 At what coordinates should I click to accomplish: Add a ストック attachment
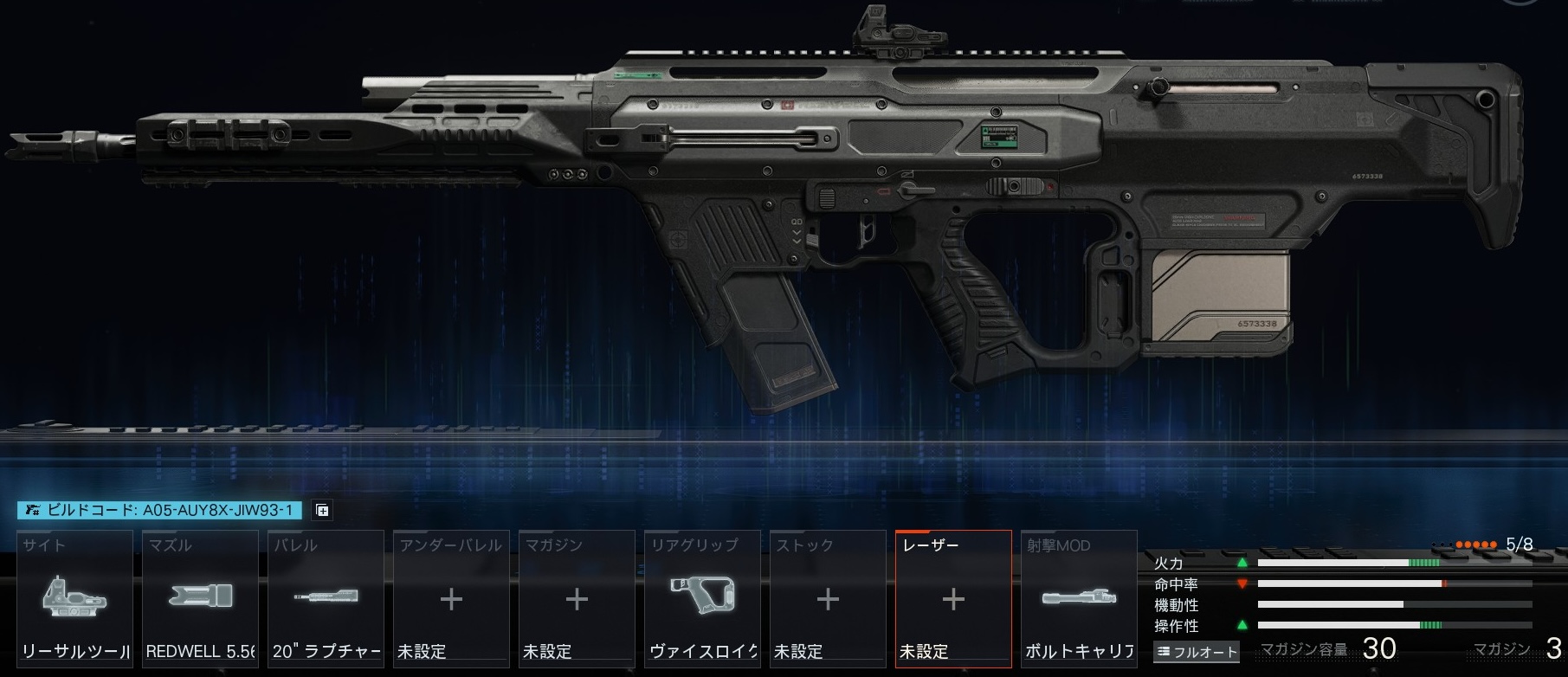828,598
